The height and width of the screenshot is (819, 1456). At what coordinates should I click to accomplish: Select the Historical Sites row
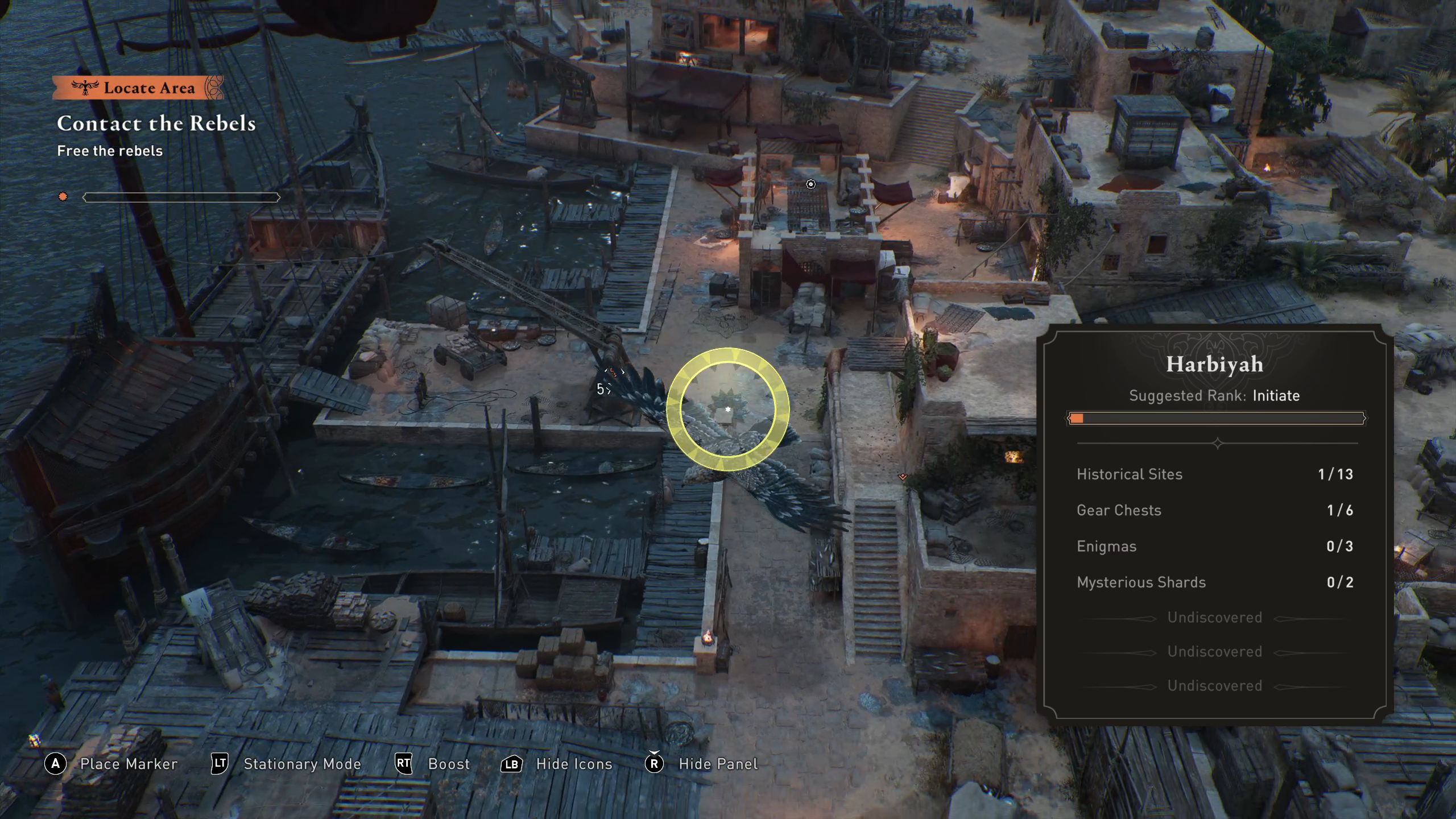(1214, 474)
